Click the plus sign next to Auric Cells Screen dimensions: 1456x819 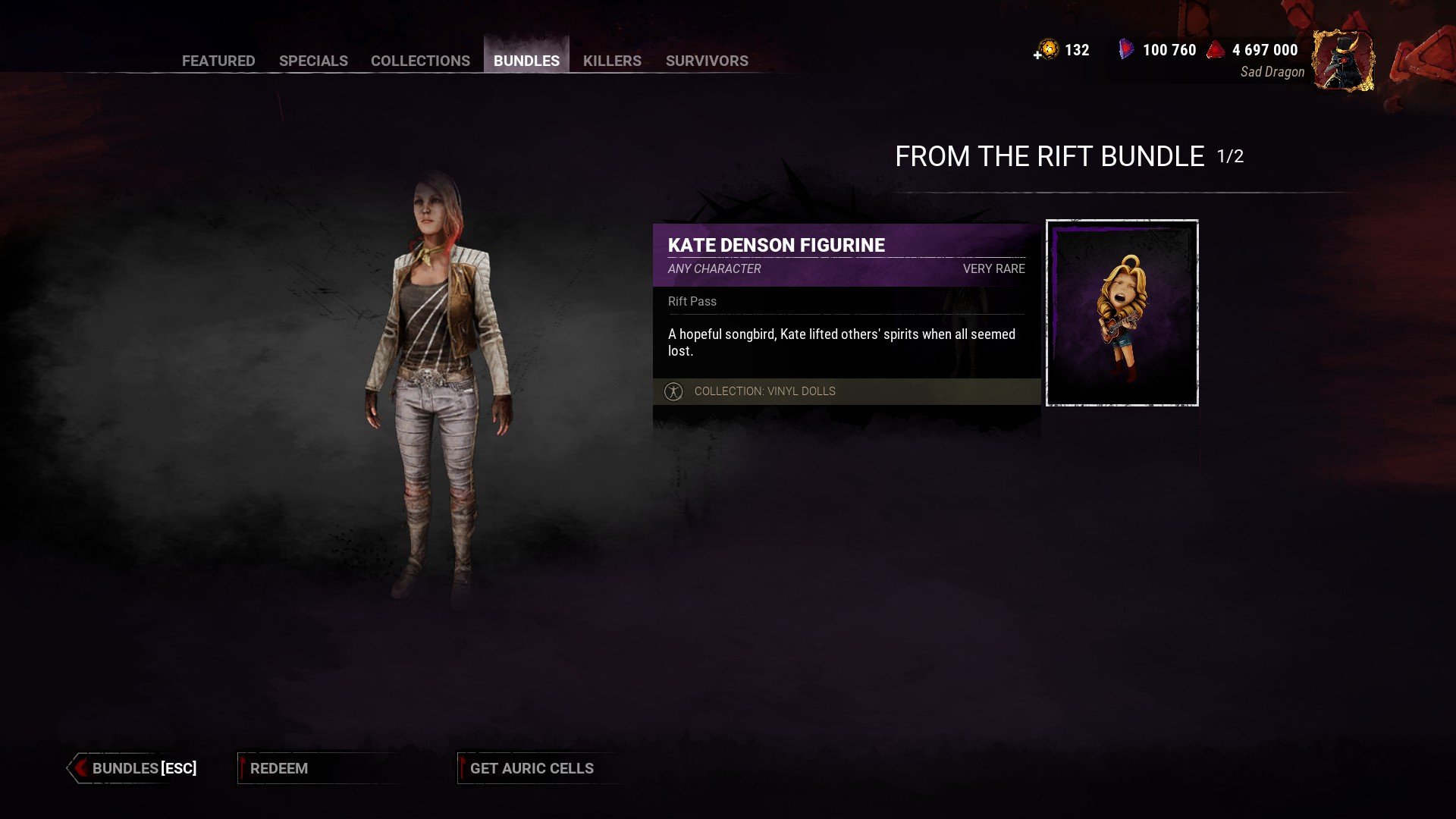coord(1036,55)
